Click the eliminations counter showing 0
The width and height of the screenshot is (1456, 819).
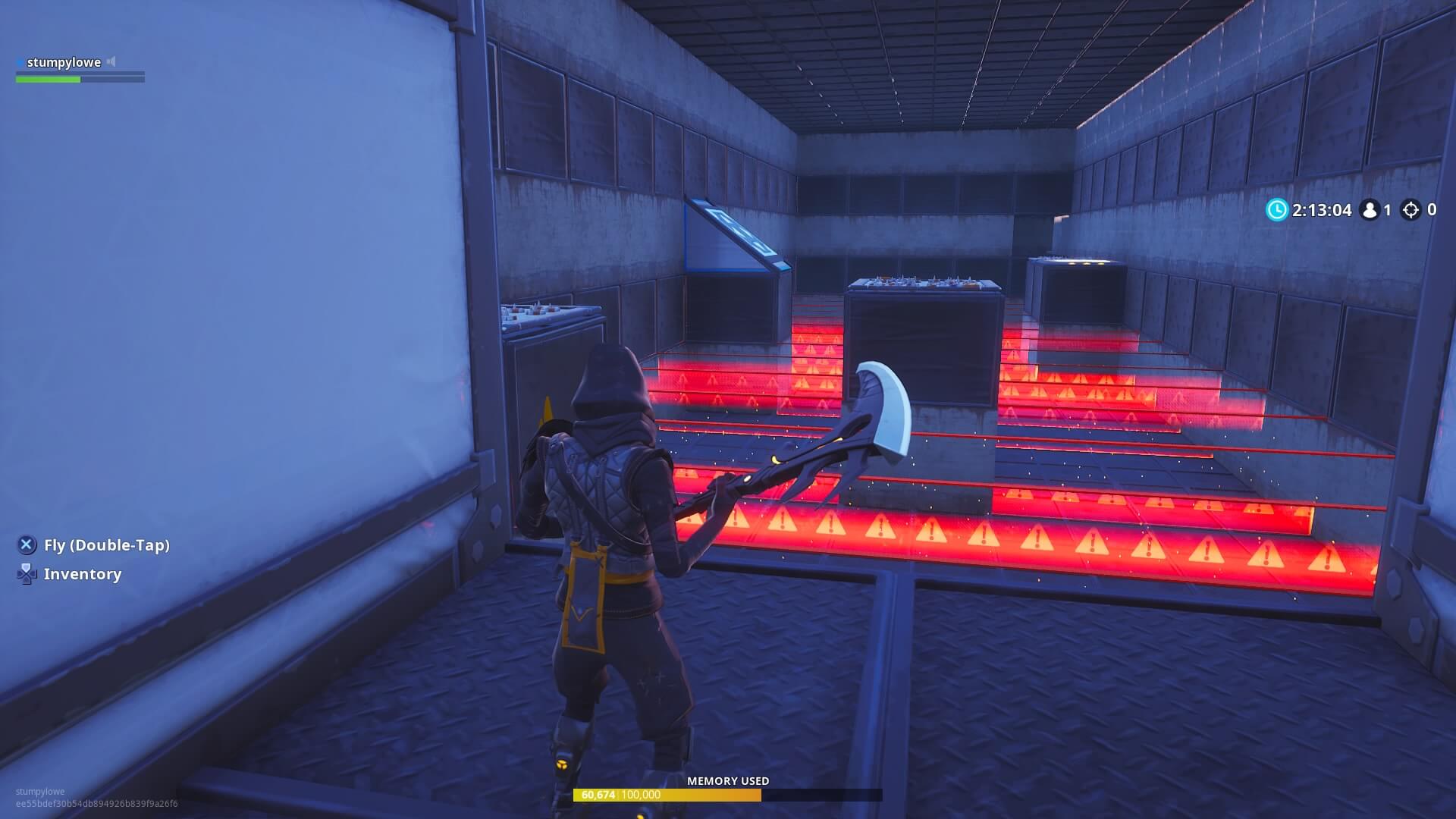tap(1432, 210)
